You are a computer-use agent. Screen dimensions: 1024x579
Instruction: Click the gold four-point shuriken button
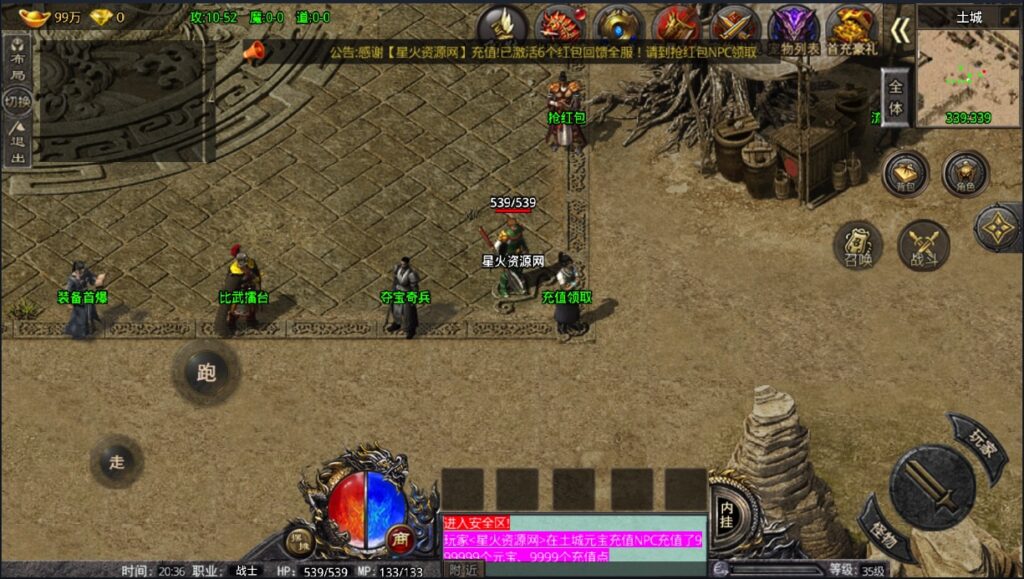pos(999,228)
